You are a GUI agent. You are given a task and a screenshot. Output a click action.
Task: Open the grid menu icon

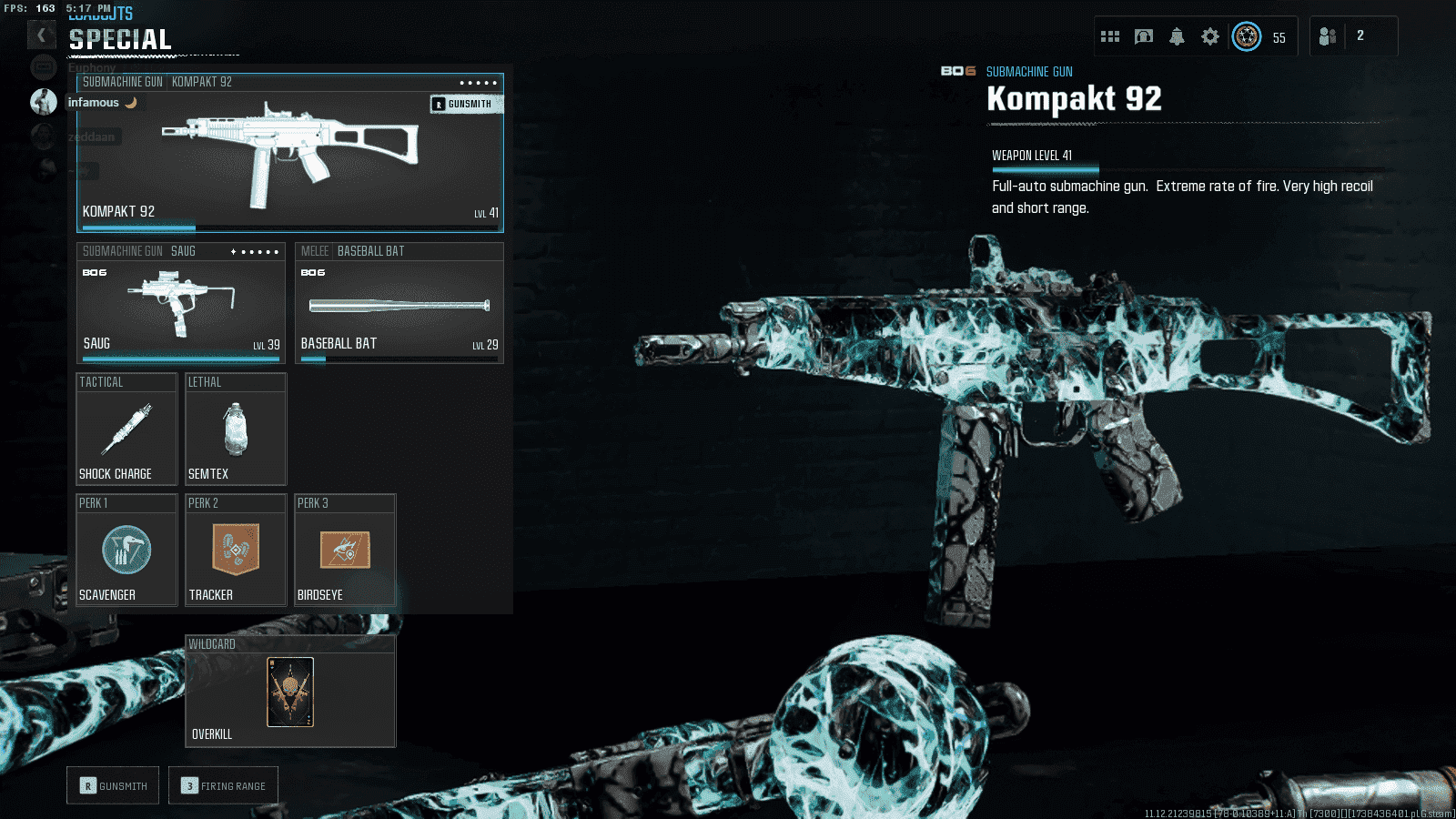click(1110, 36)
